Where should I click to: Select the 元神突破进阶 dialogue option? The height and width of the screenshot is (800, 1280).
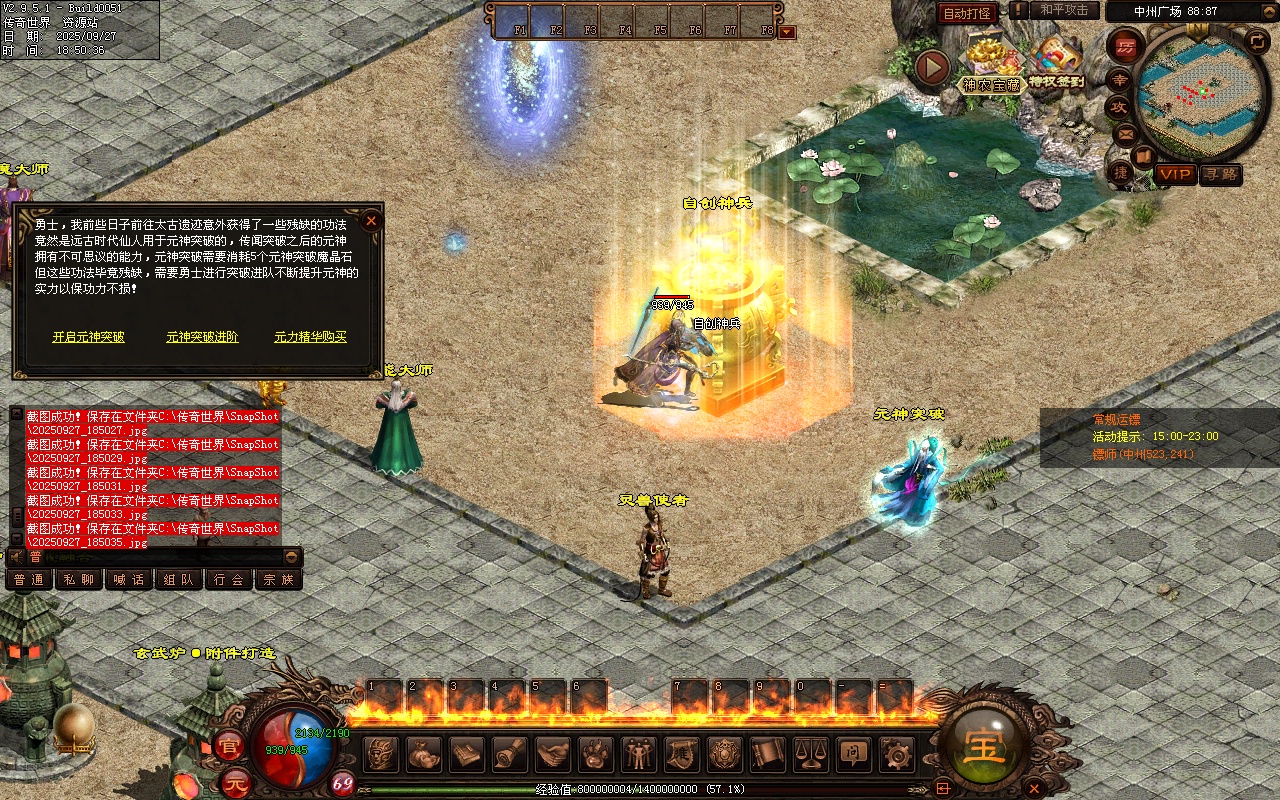click(x=202, y=337)
